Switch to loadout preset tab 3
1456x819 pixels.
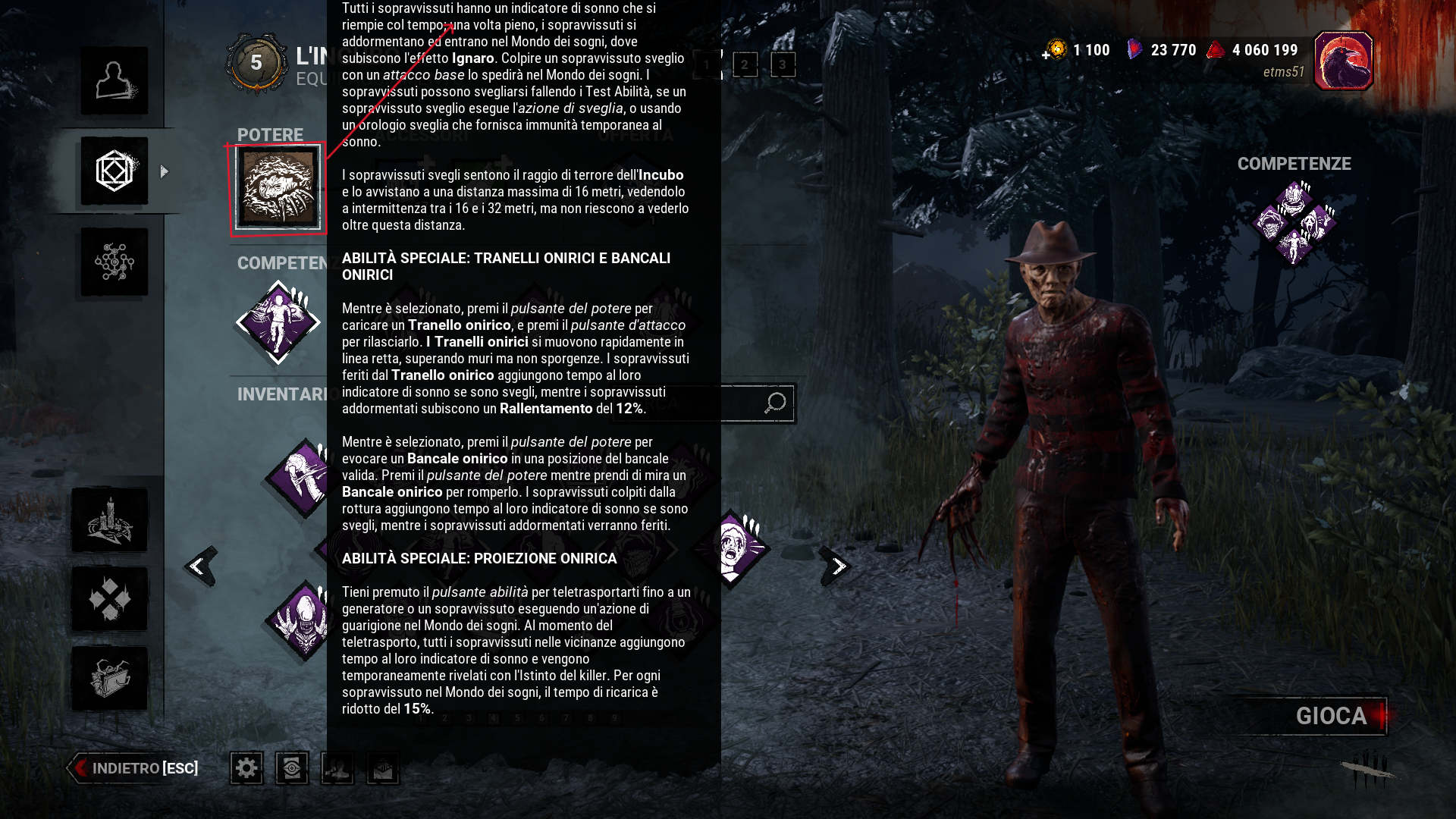point(782,65)
